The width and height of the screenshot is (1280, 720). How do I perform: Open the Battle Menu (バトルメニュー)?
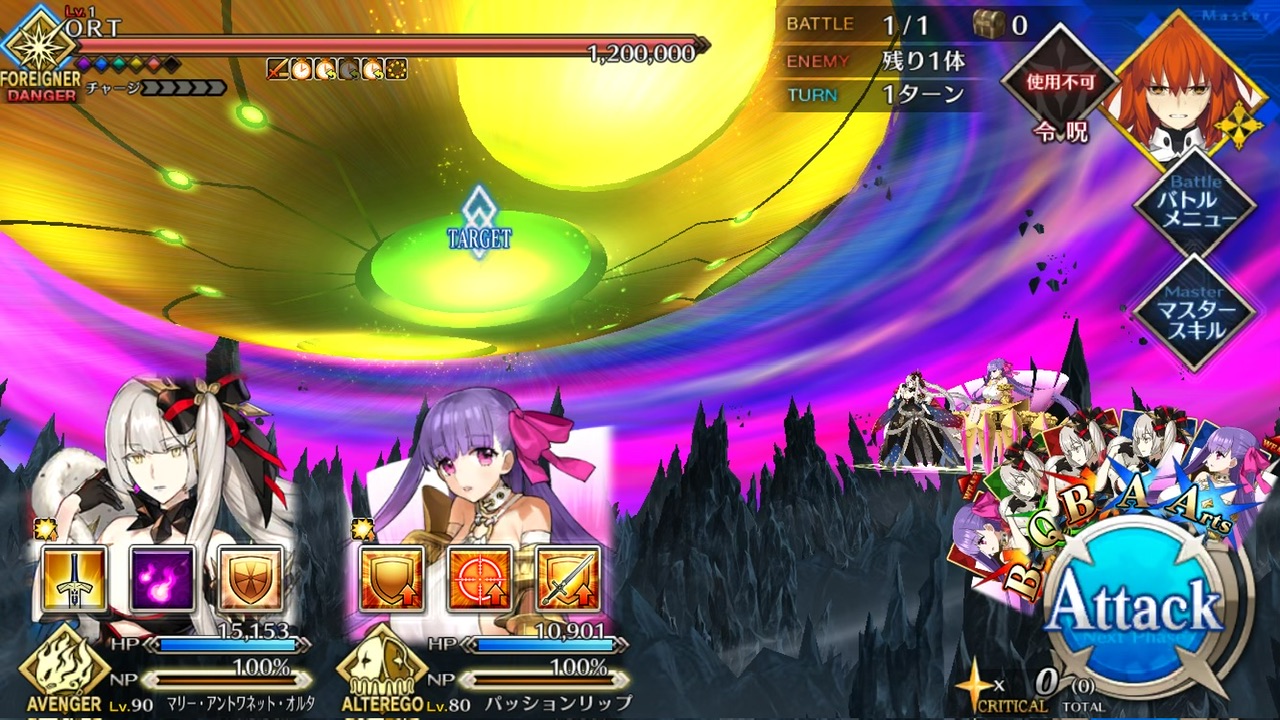[1193, 207]
